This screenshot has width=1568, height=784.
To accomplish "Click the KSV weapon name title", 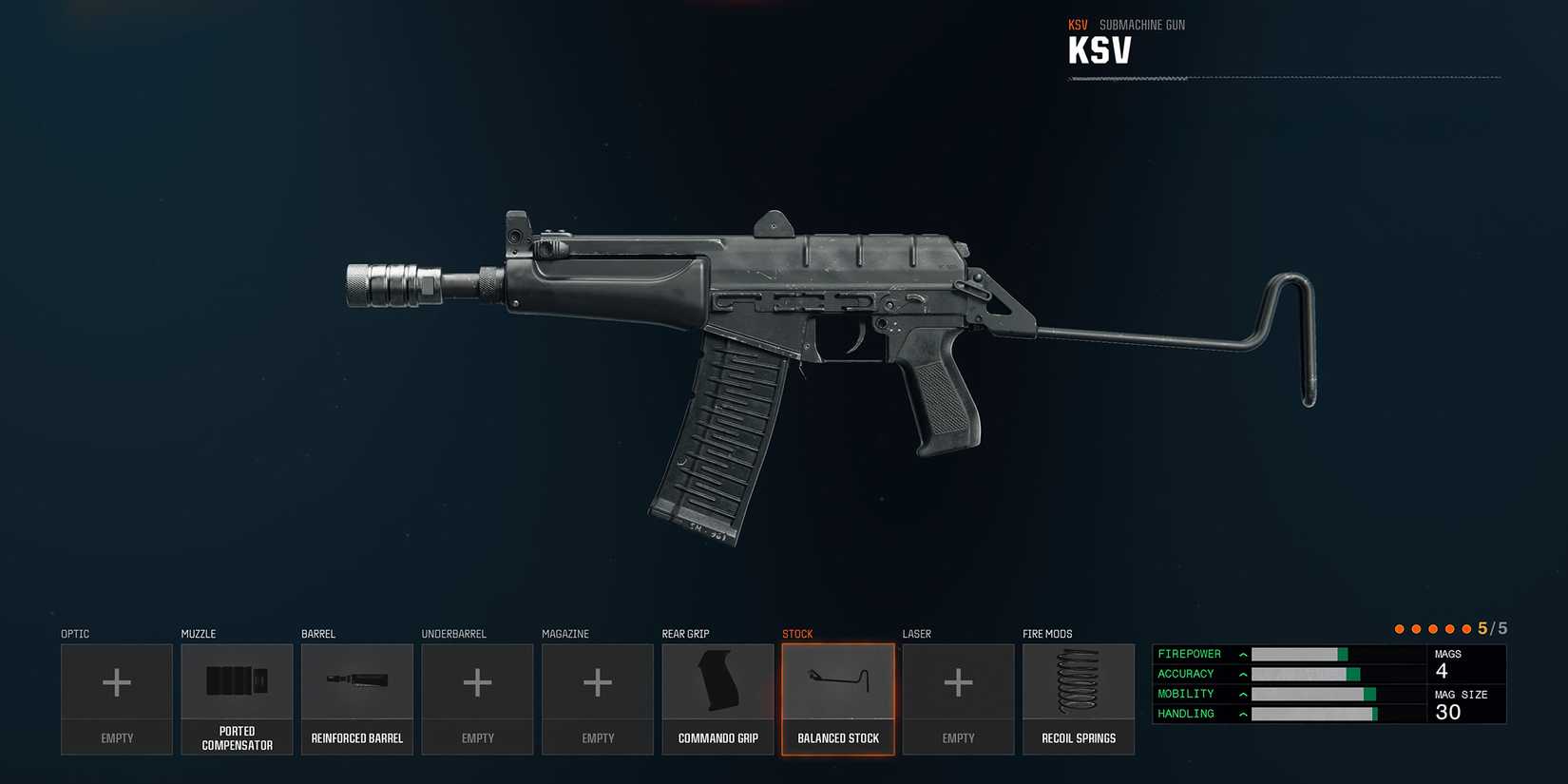I will pyautogui.click(x=1100, y=48).
